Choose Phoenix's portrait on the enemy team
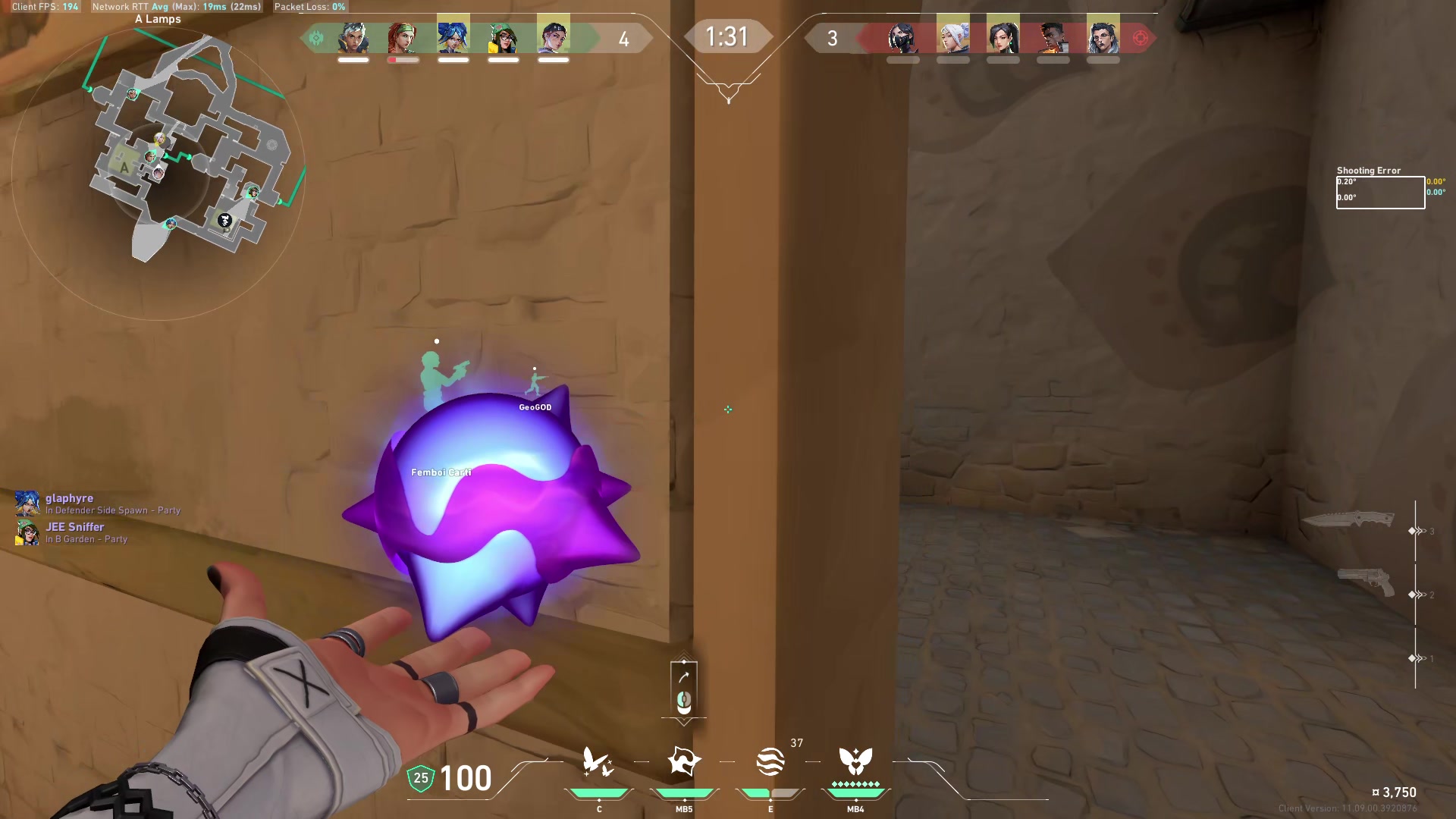 (x=1053, y=36)
